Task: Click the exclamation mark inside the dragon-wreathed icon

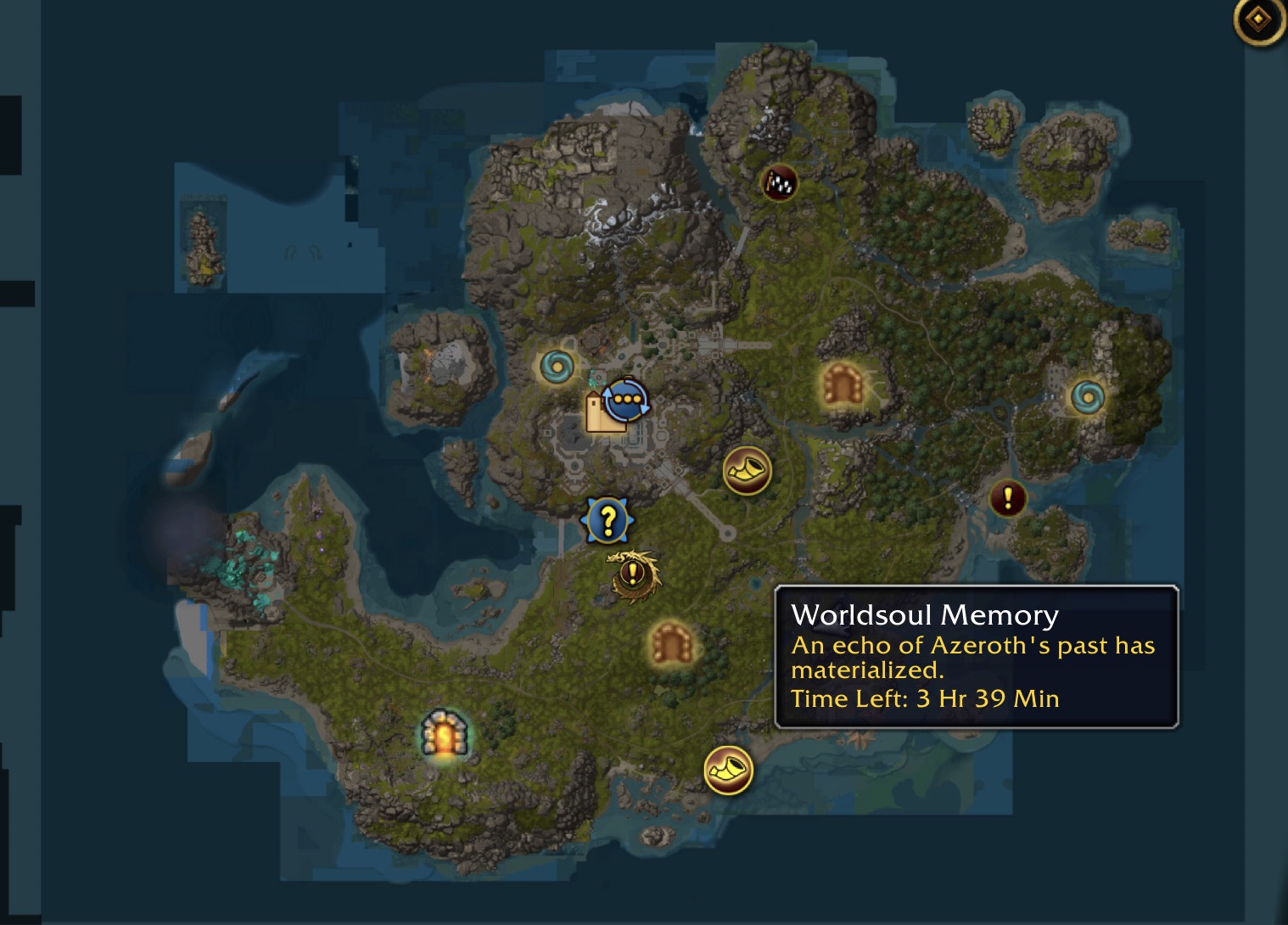Action: point(631,575)
